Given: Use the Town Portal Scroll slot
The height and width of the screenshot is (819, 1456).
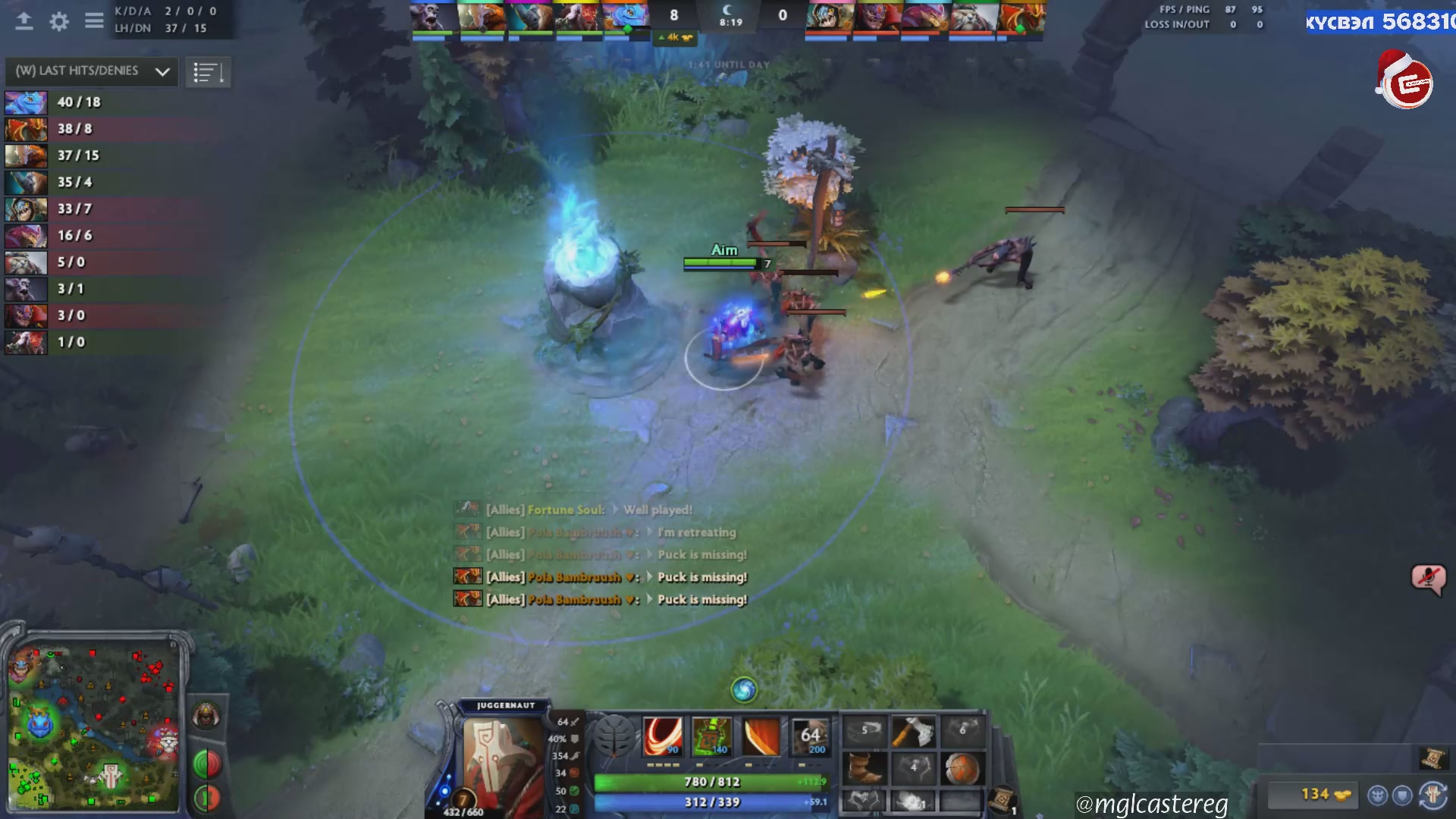Looking at the screenshot, I should click(x=1003, y=799).
